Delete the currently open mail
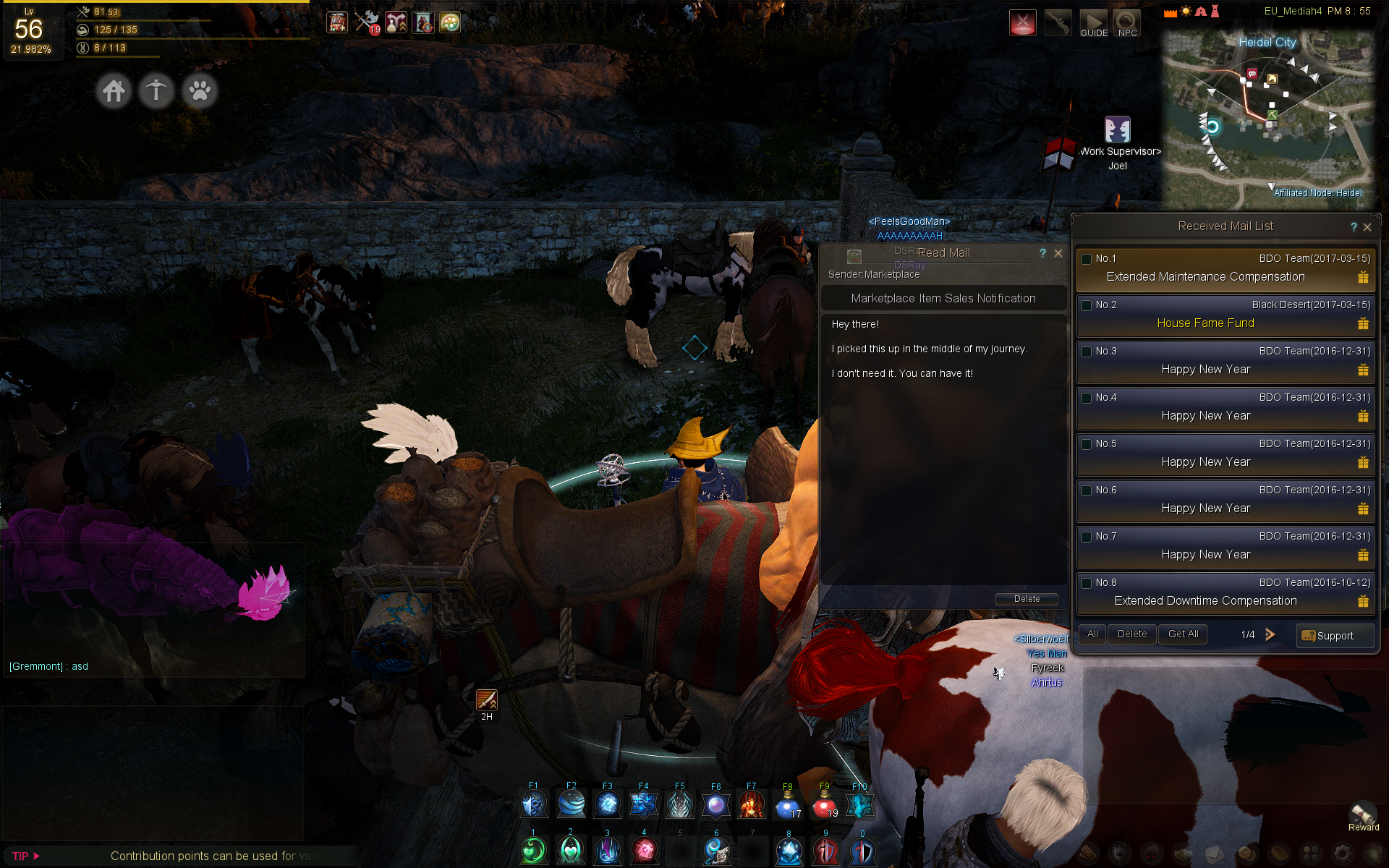The image size is (1389, 868). coord(1027,599)
